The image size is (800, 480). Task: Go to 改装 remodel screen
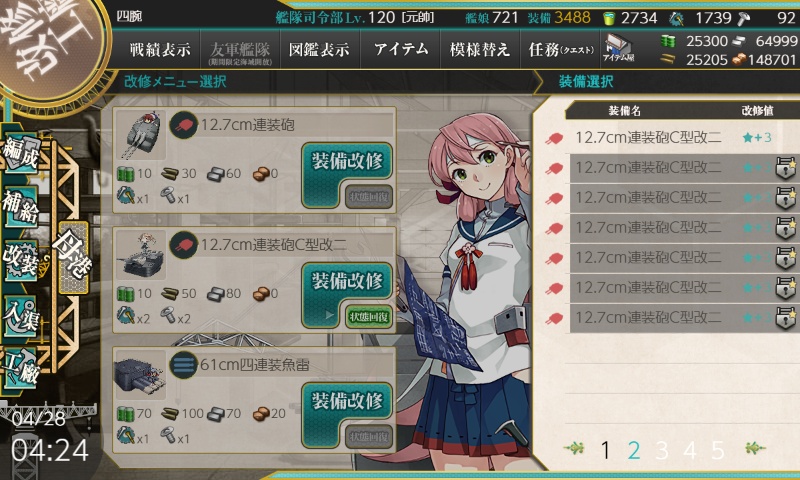tap(22, 256)
